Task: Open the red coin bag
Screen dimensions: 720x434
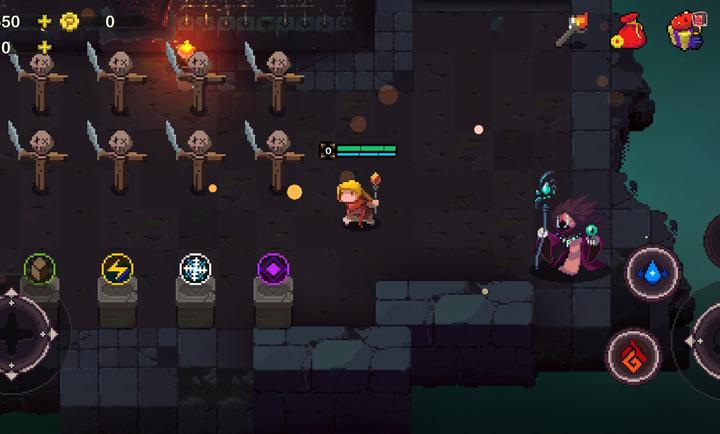Action: click(x=628, y=31)
